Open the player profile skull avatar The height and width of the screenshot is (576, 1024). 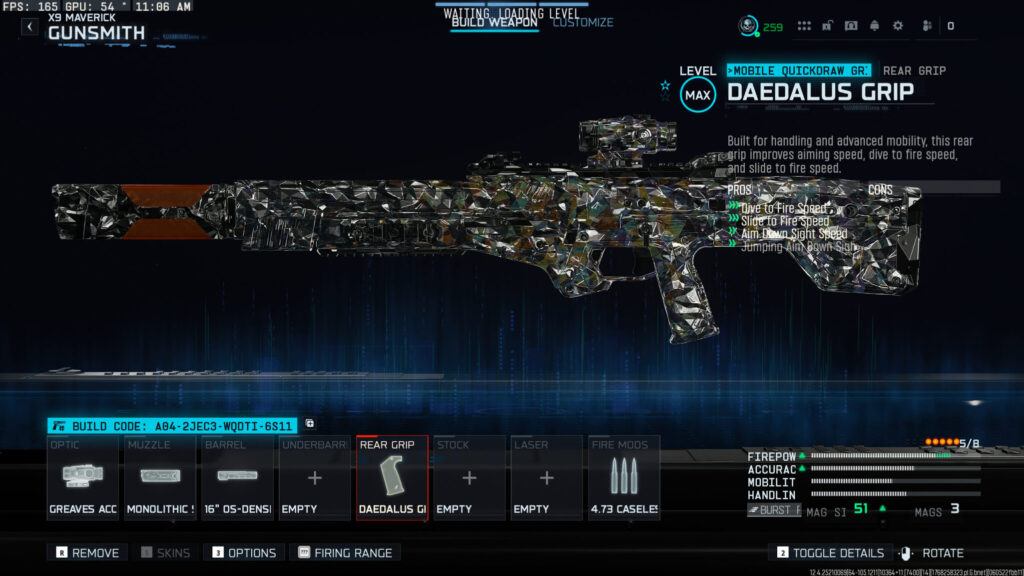(x=748, y=26)
